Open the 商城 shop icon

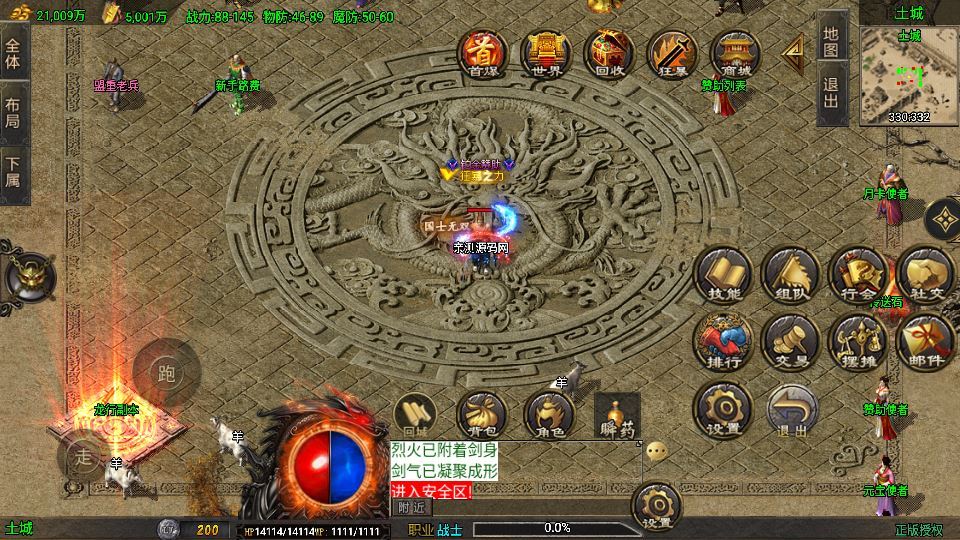pos(735,52)
